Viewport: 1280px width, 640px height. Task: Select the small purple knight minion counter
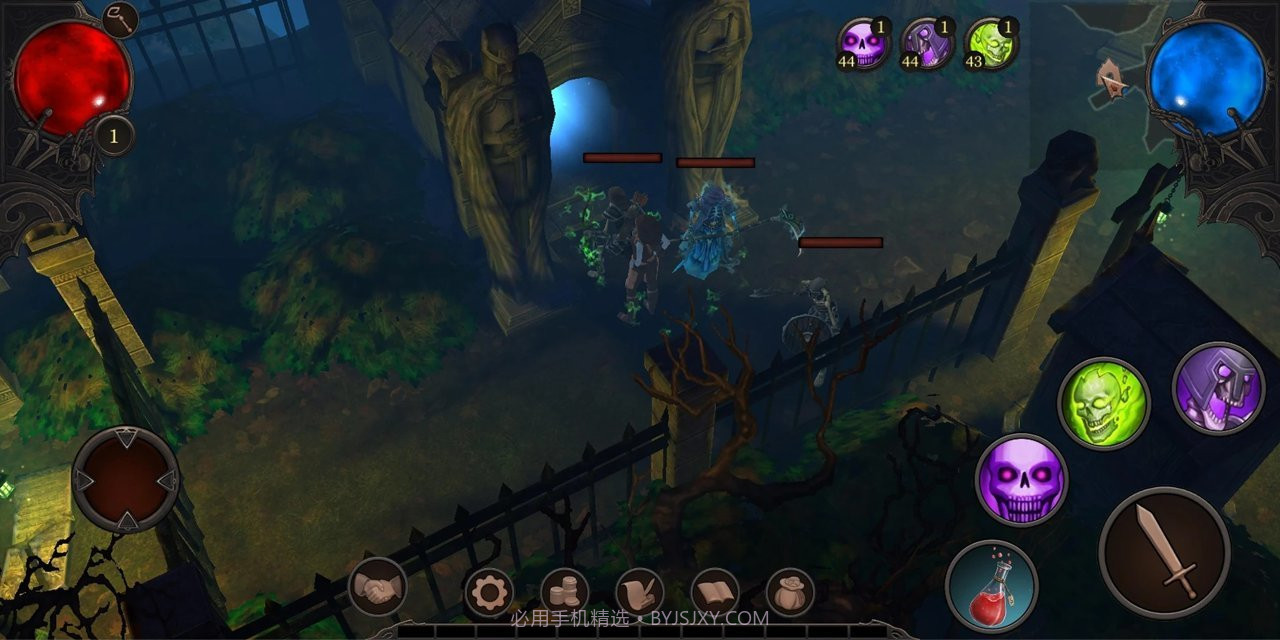click(x=927, y=44)
